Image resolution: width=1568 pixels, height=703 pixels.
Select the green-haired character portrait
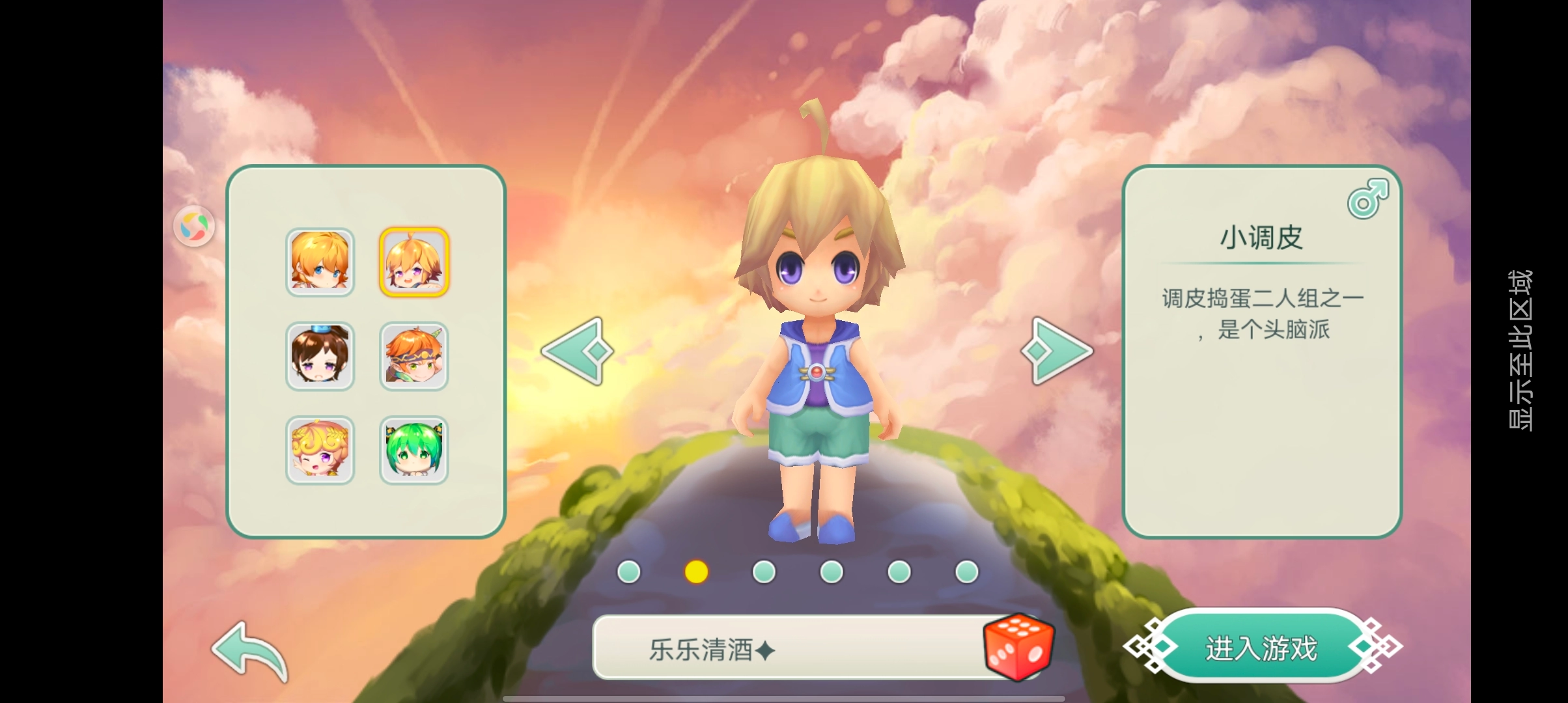(x=415, y=450)
